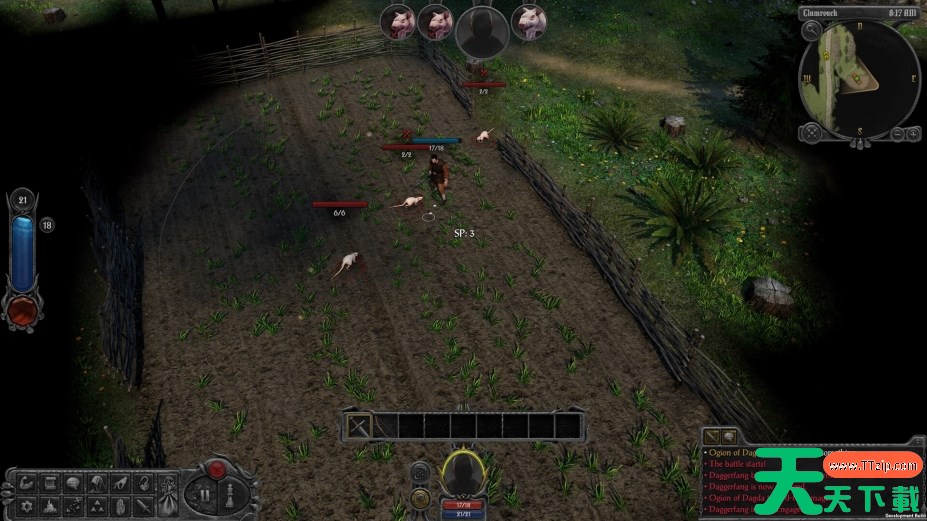927x521 pixels.
Task: Click the minimap magnifying glass button
Action: coord(813,31)
